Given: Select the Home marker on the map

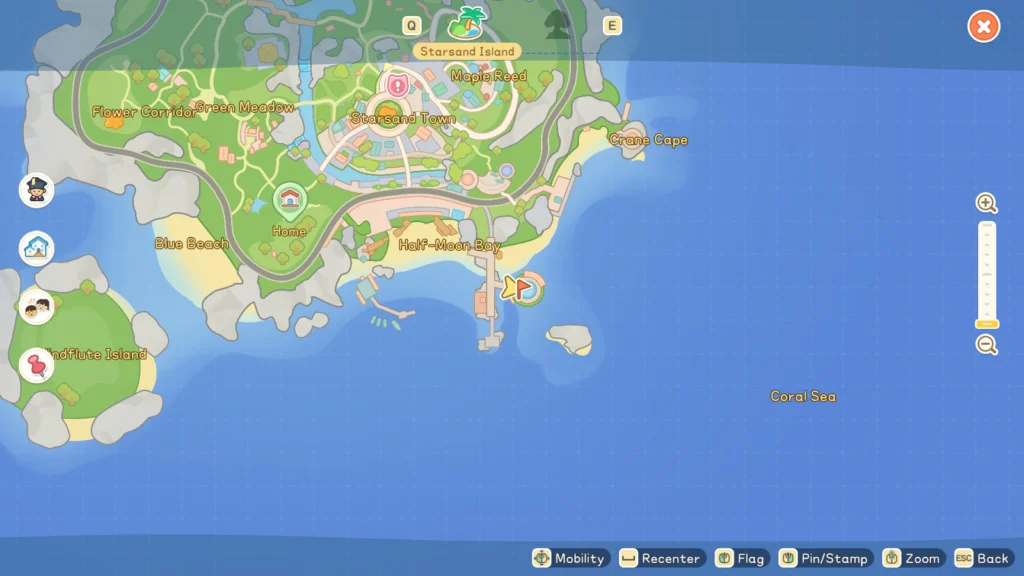Looking at the screenshot, I should [289, 199].
